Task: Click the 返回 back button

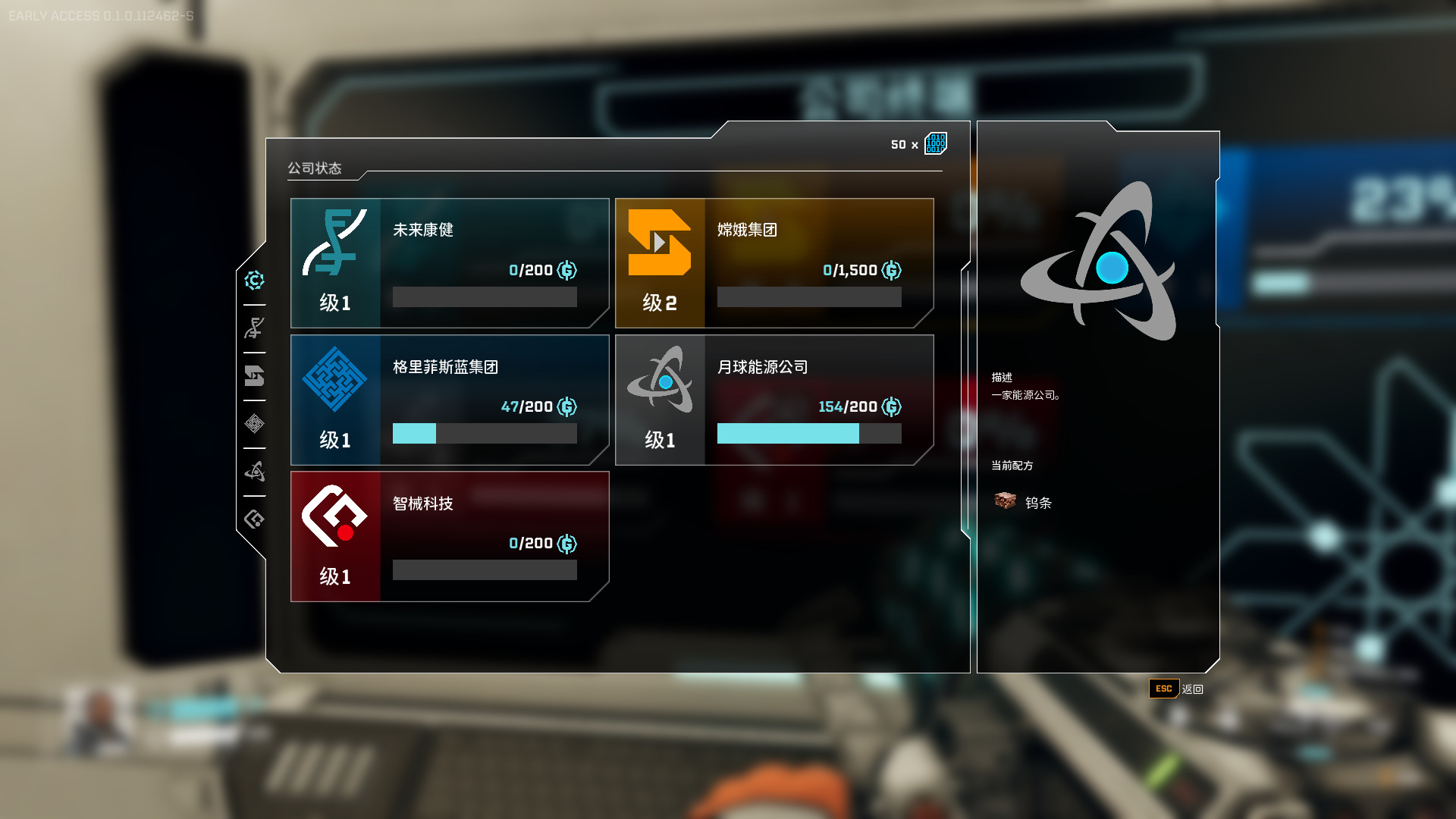Action: (1176, 689)
